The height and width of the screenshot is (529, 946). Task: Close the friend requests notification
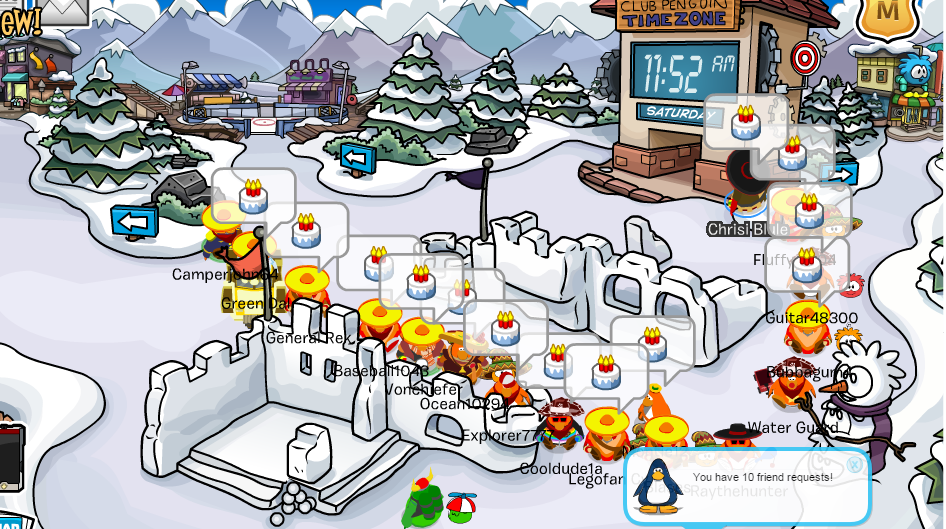tap(854, 464)
